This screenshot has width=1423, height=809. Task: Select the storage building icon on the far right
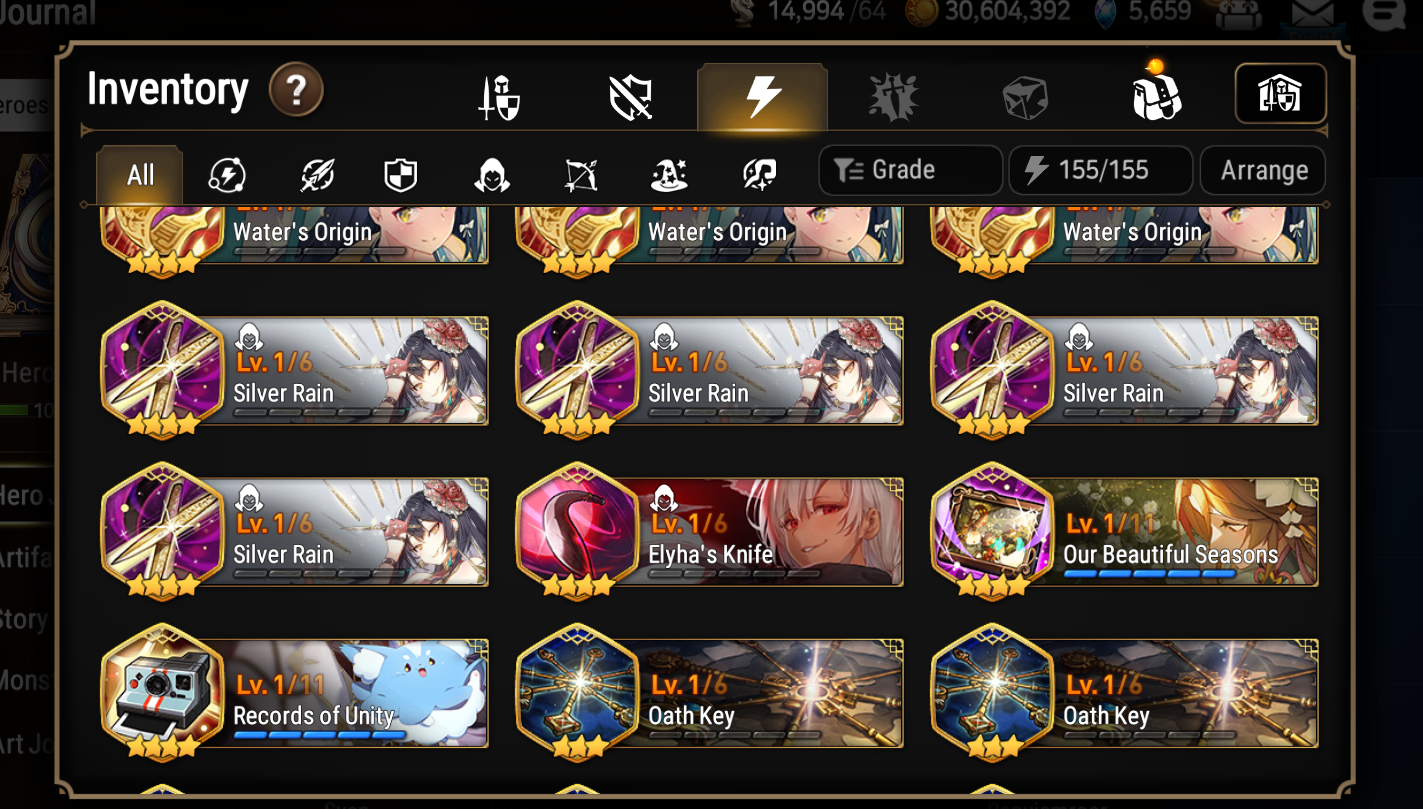pyautogui.click(x=1281, y=93)
